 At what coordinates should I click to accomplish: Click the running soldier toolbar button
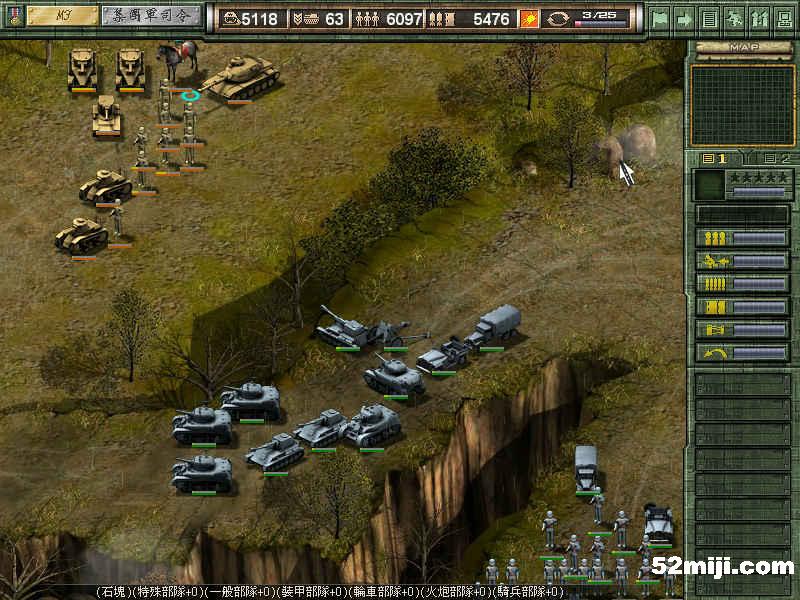735,18
